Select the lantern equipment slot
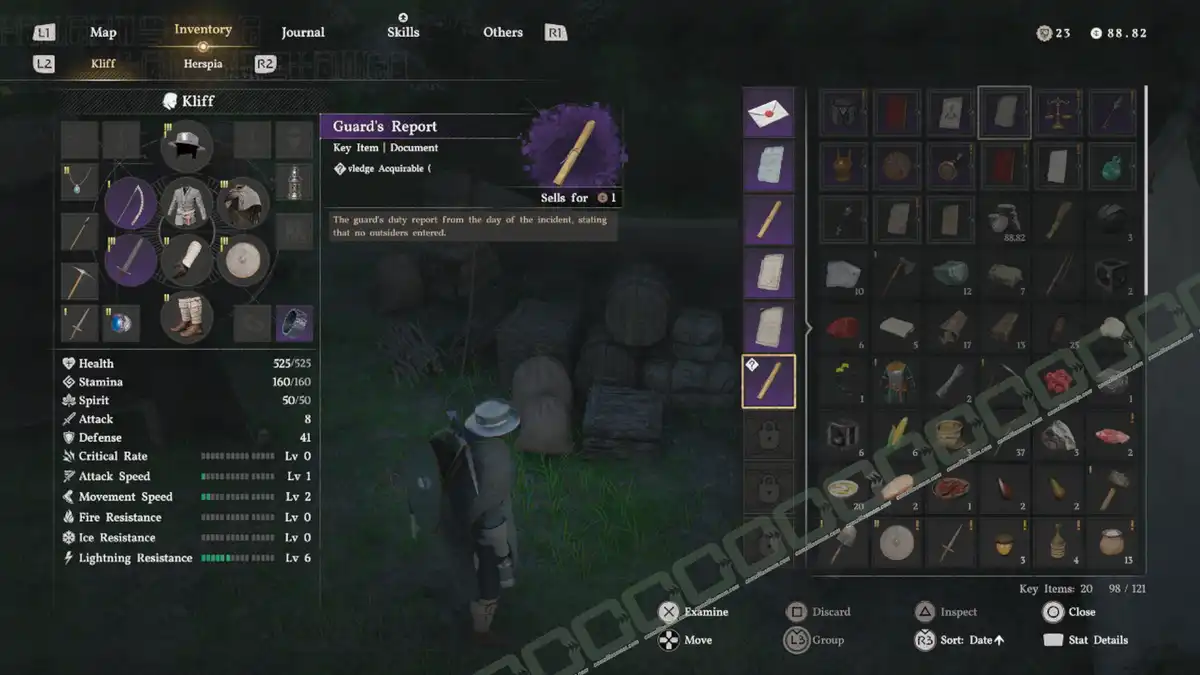 coord(294,182)
